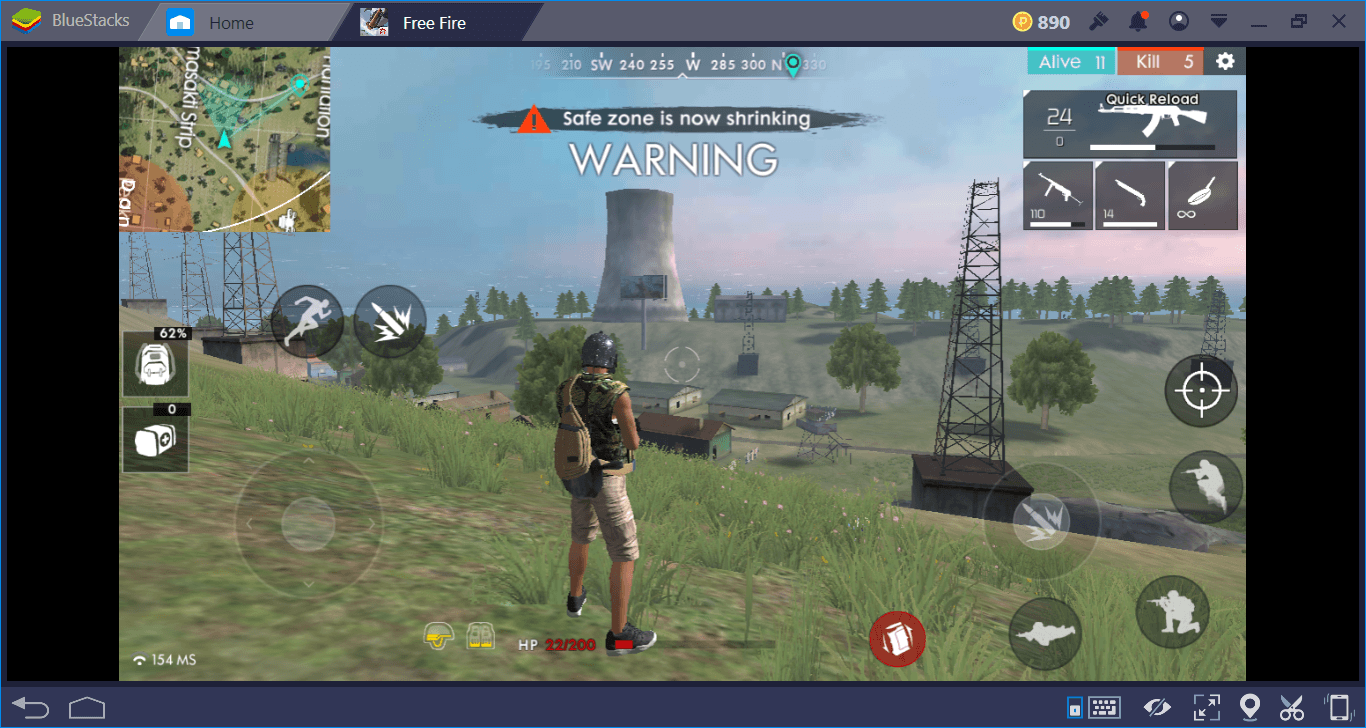This screenshot has height=728, width=1366.
Task: Tap the red loot crate icon
Action: (x=897, y=639)
